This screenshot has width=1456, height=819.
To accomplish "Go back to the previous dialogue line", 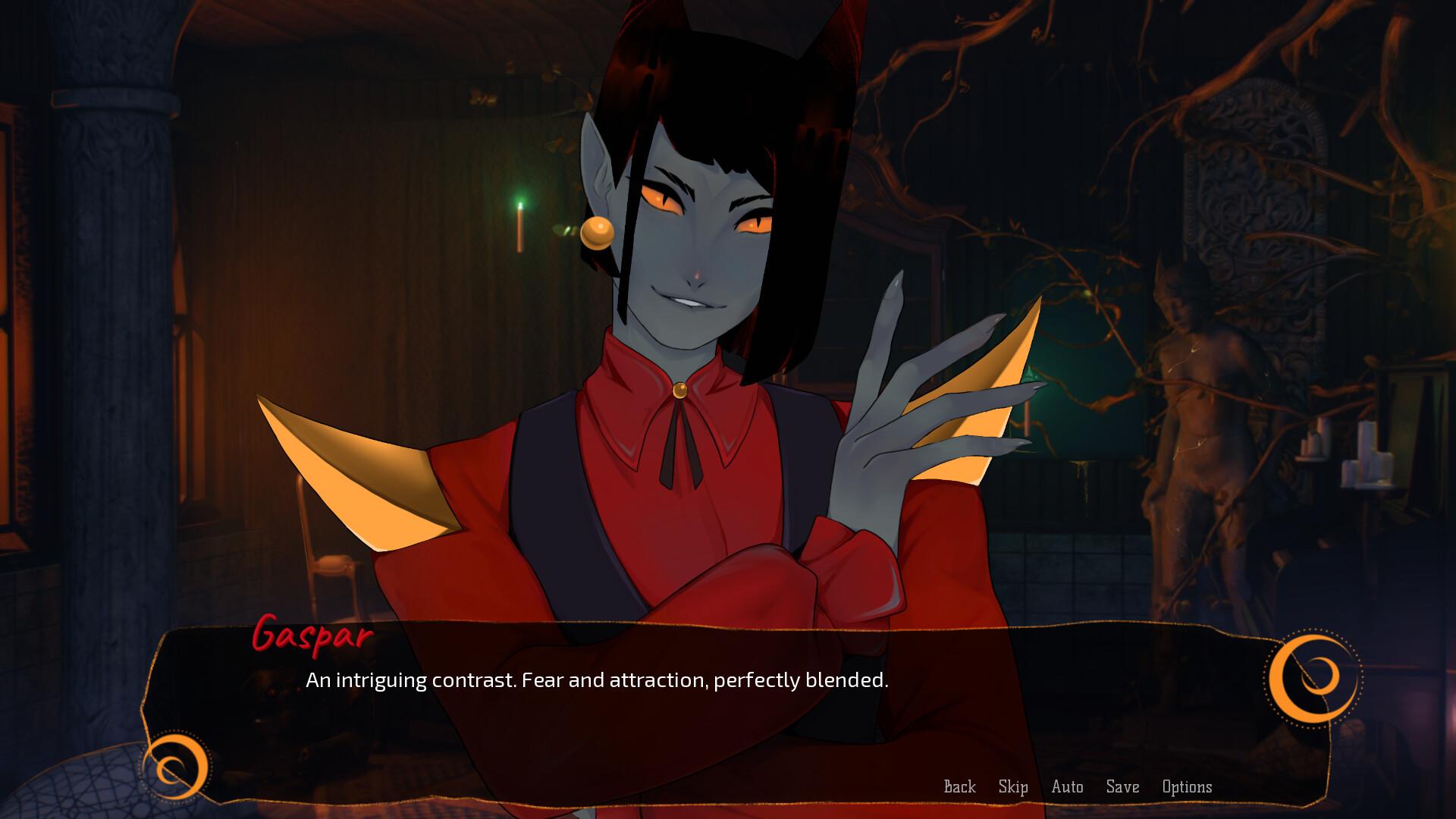I will 959,787.
